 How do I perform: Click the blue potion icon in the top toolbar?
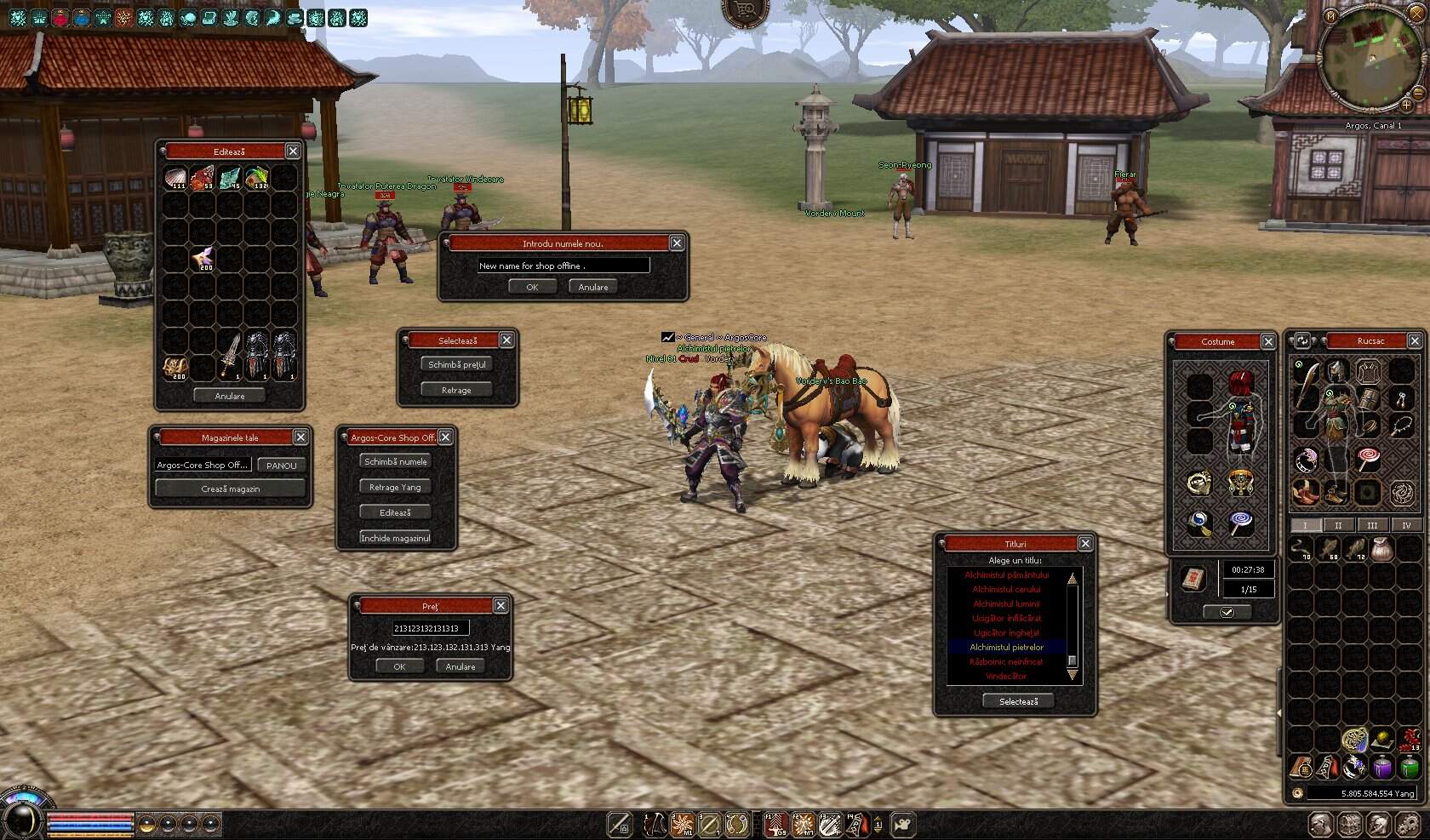[82, 17]
